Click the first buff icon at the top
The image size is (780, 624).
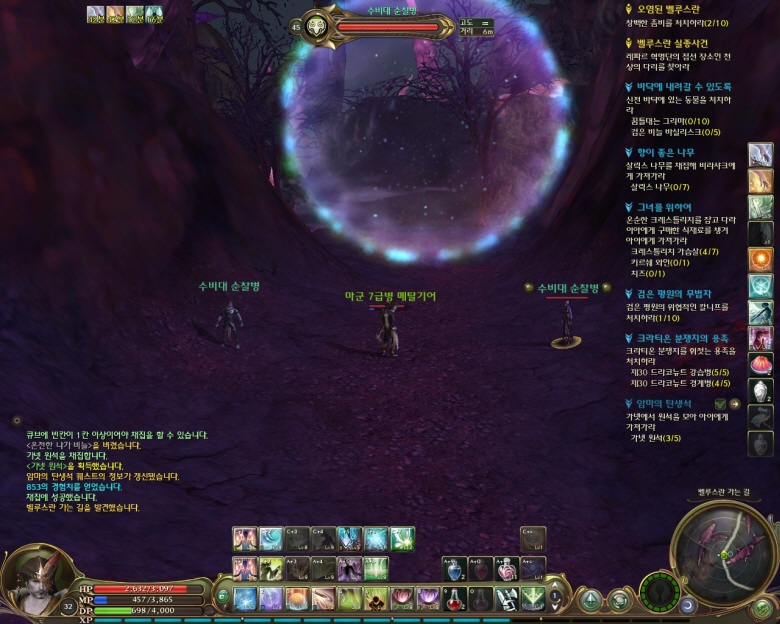(95, 13)
